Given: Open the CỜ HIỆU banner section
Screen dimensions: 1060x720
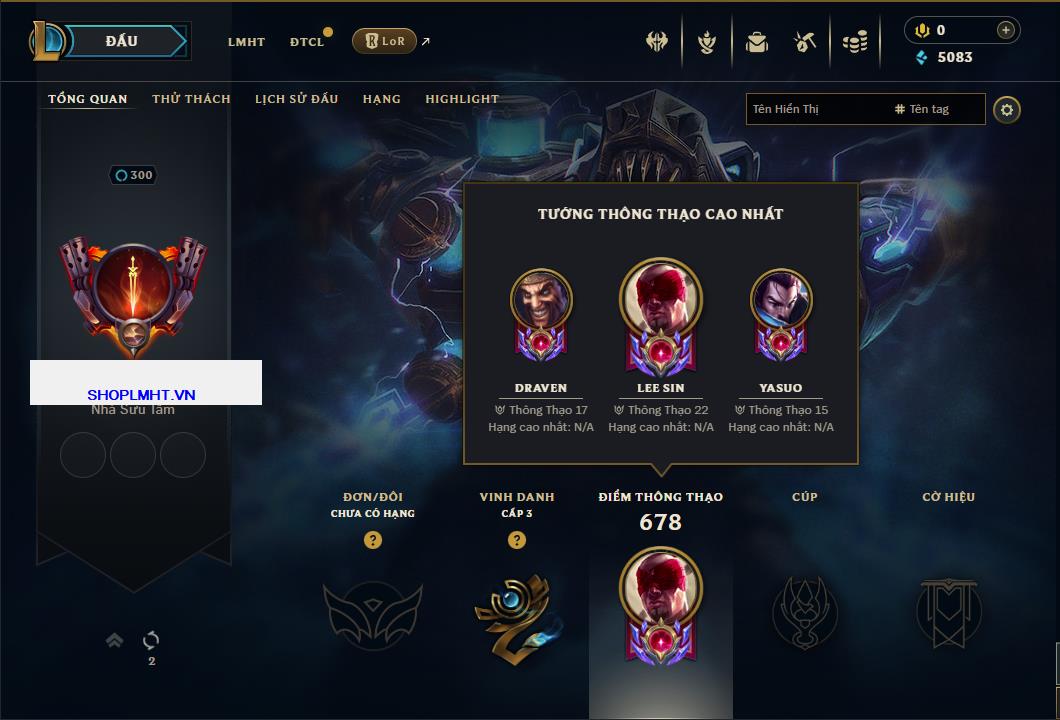Looking at the screenshot, I should click(948, 610).
